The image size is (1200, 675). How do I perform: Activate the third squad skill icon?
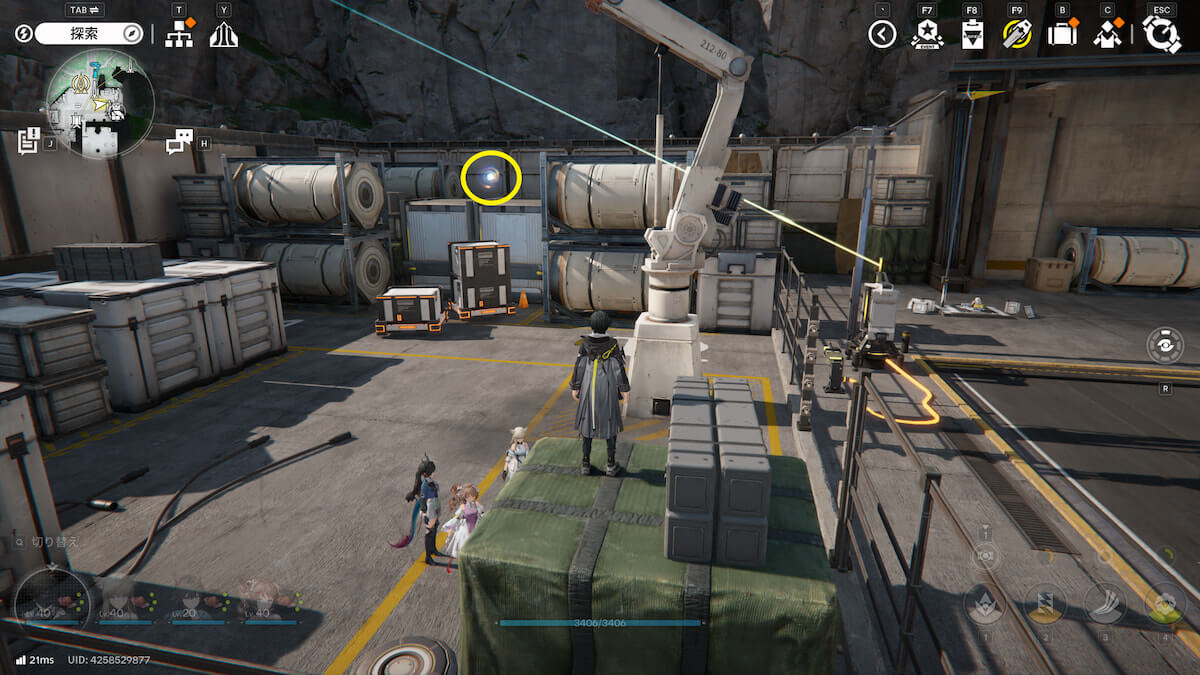(x=1105, y=603)
